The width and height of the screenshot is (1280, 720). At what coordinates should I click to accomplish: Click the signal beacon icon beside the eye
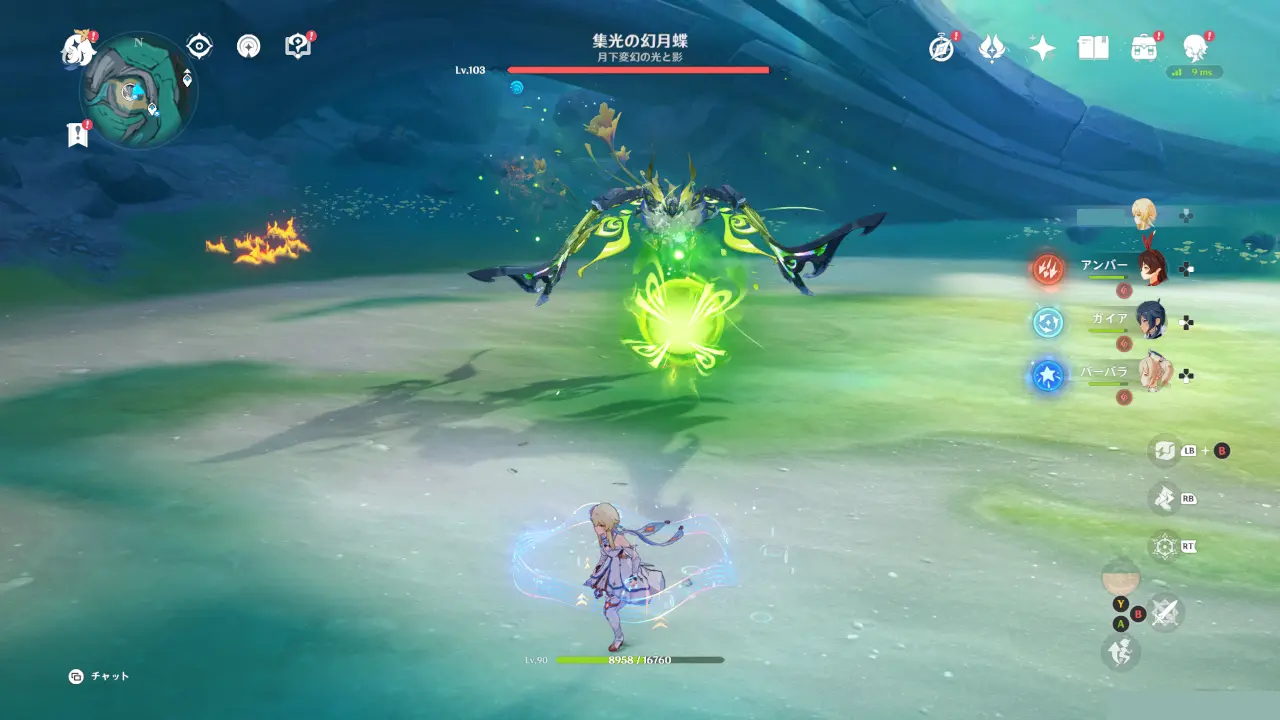[x=248, y=46]
